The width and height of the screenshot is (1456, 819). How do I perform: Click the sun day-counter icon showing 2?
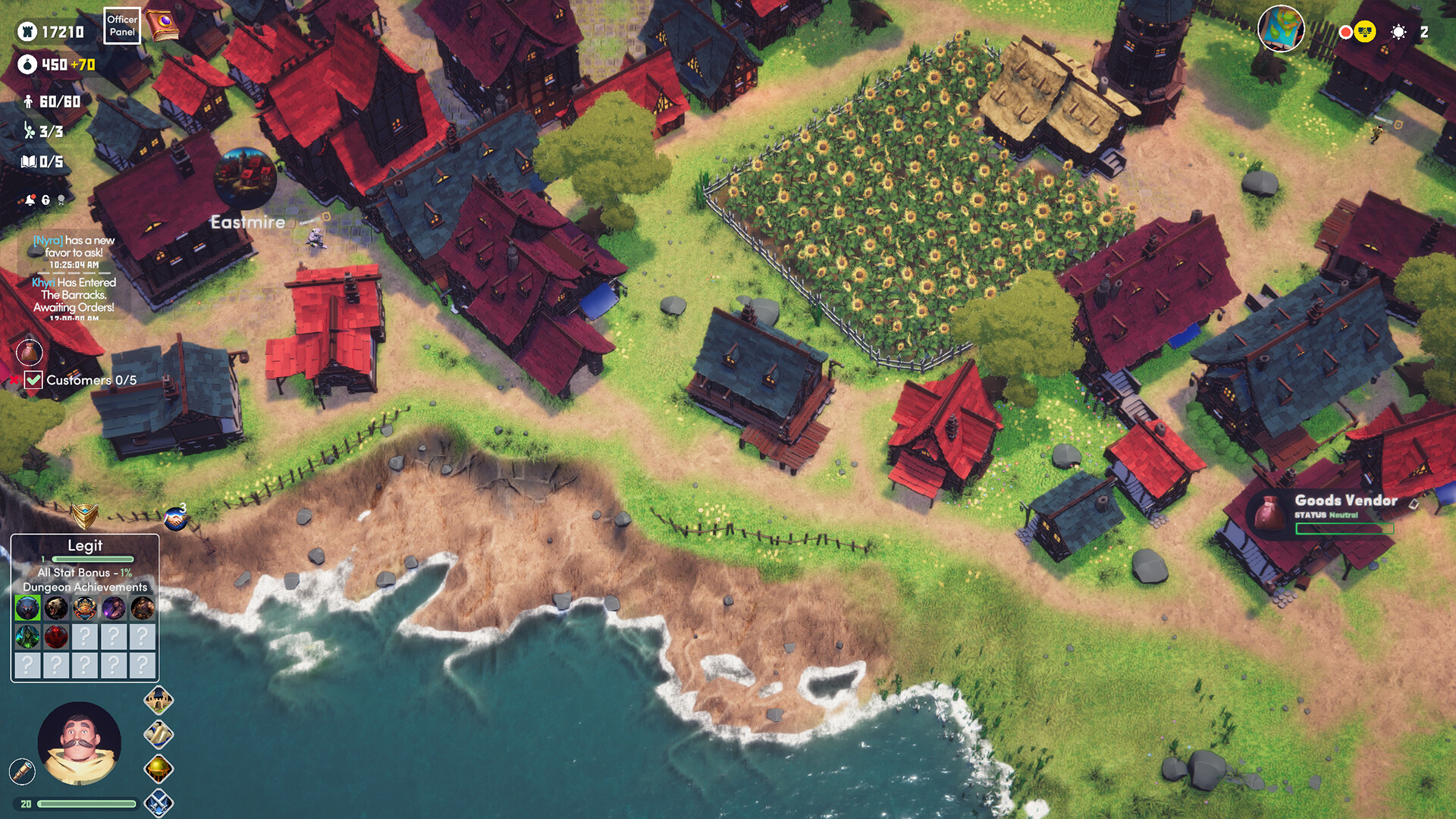1398,31
